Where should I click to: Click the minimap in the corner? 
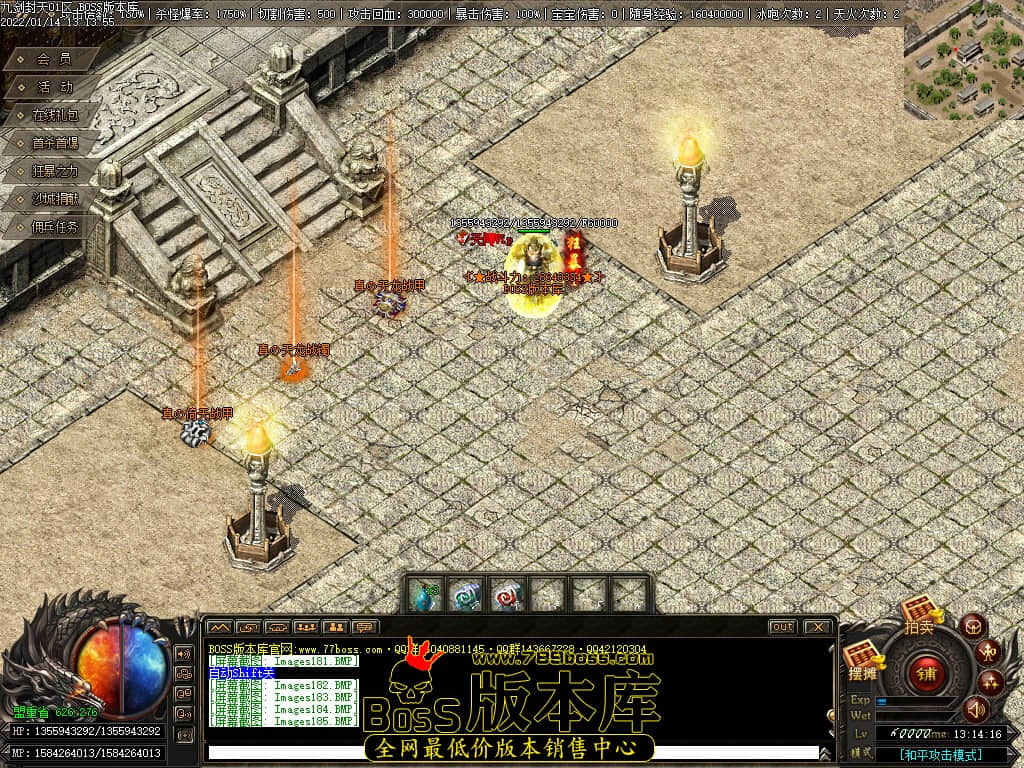(963, 60)
